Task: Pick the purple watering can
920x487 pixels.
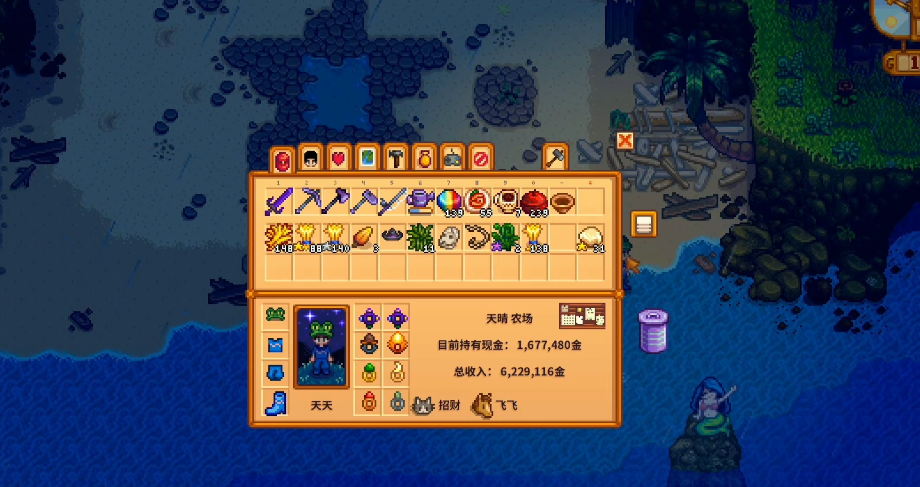Action: tap(421, 202)
